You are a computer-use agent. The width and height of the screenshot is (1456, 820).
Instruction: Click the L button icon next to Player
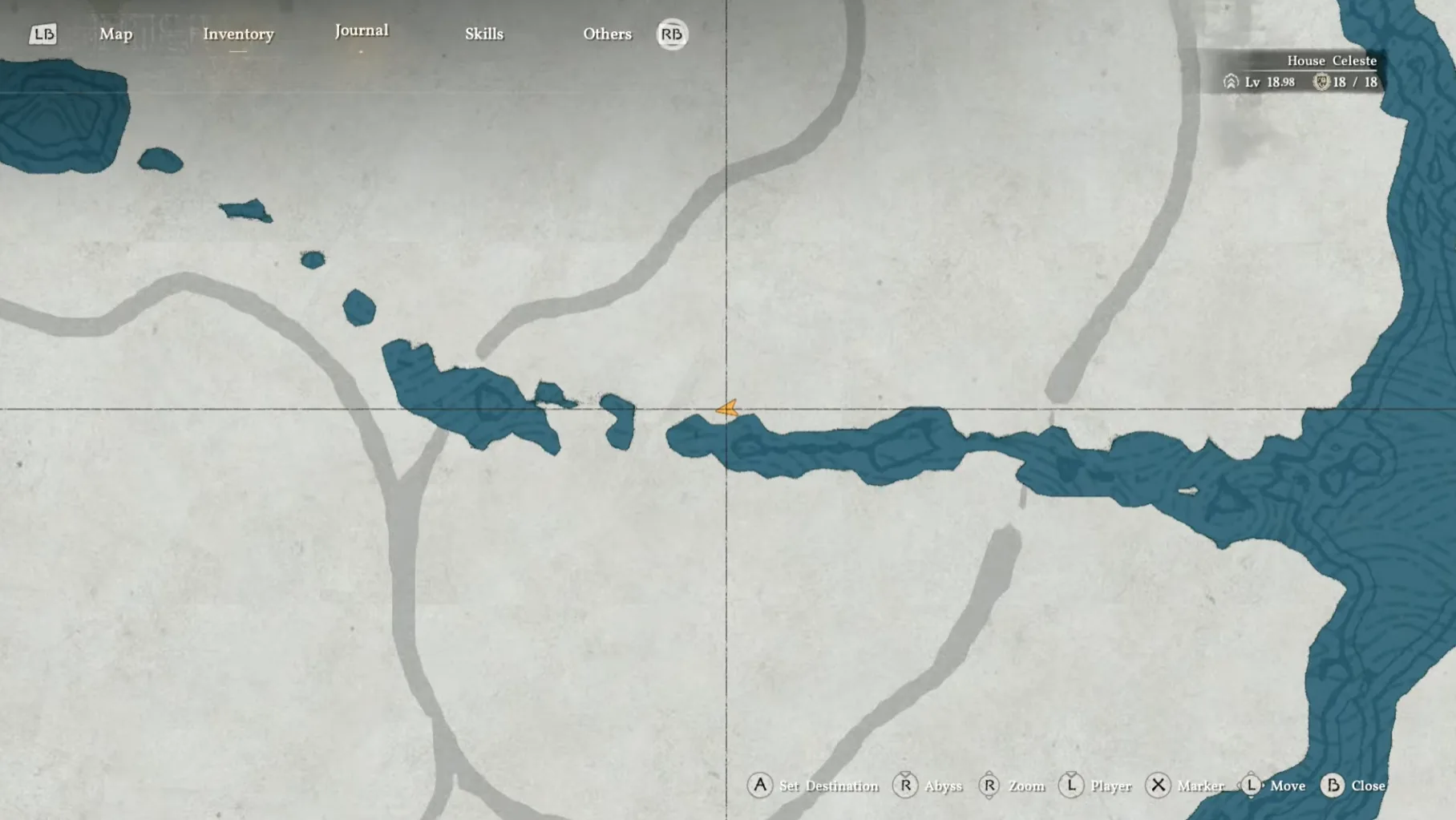(x=1072, y=786)
